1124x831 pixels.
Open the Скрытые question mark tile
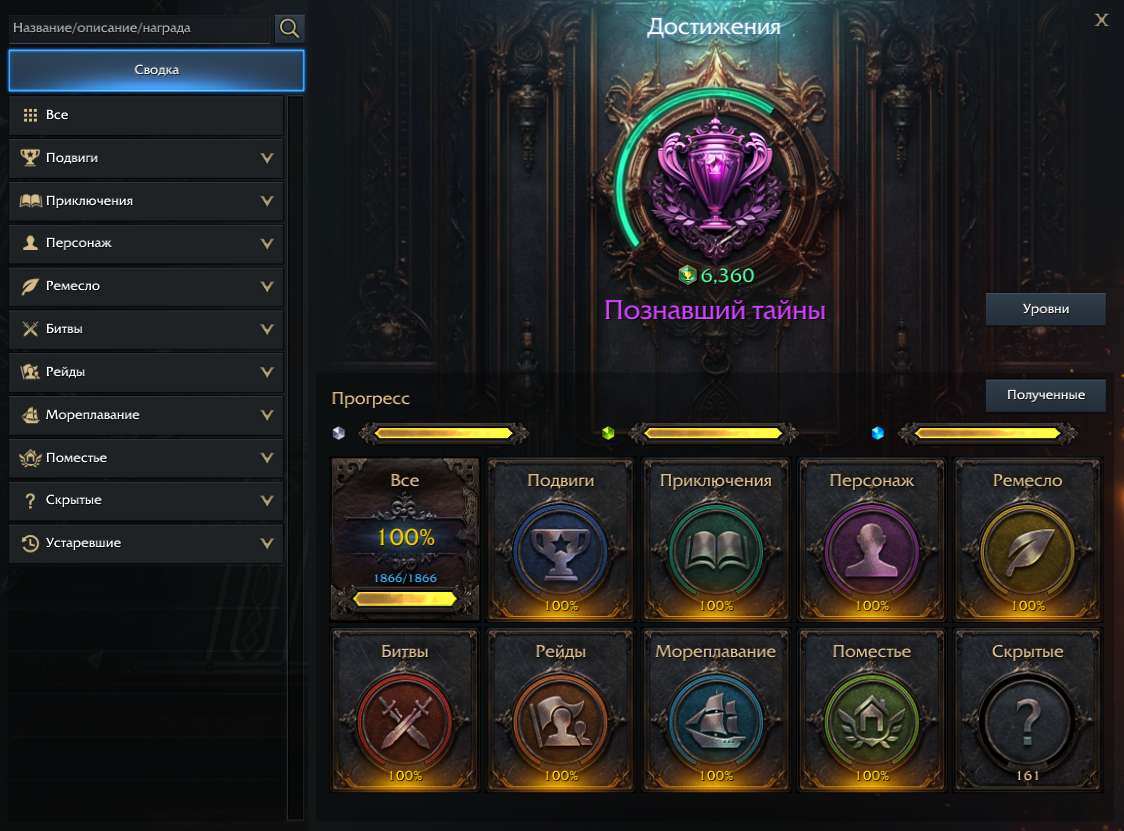tap(1027, 710)
